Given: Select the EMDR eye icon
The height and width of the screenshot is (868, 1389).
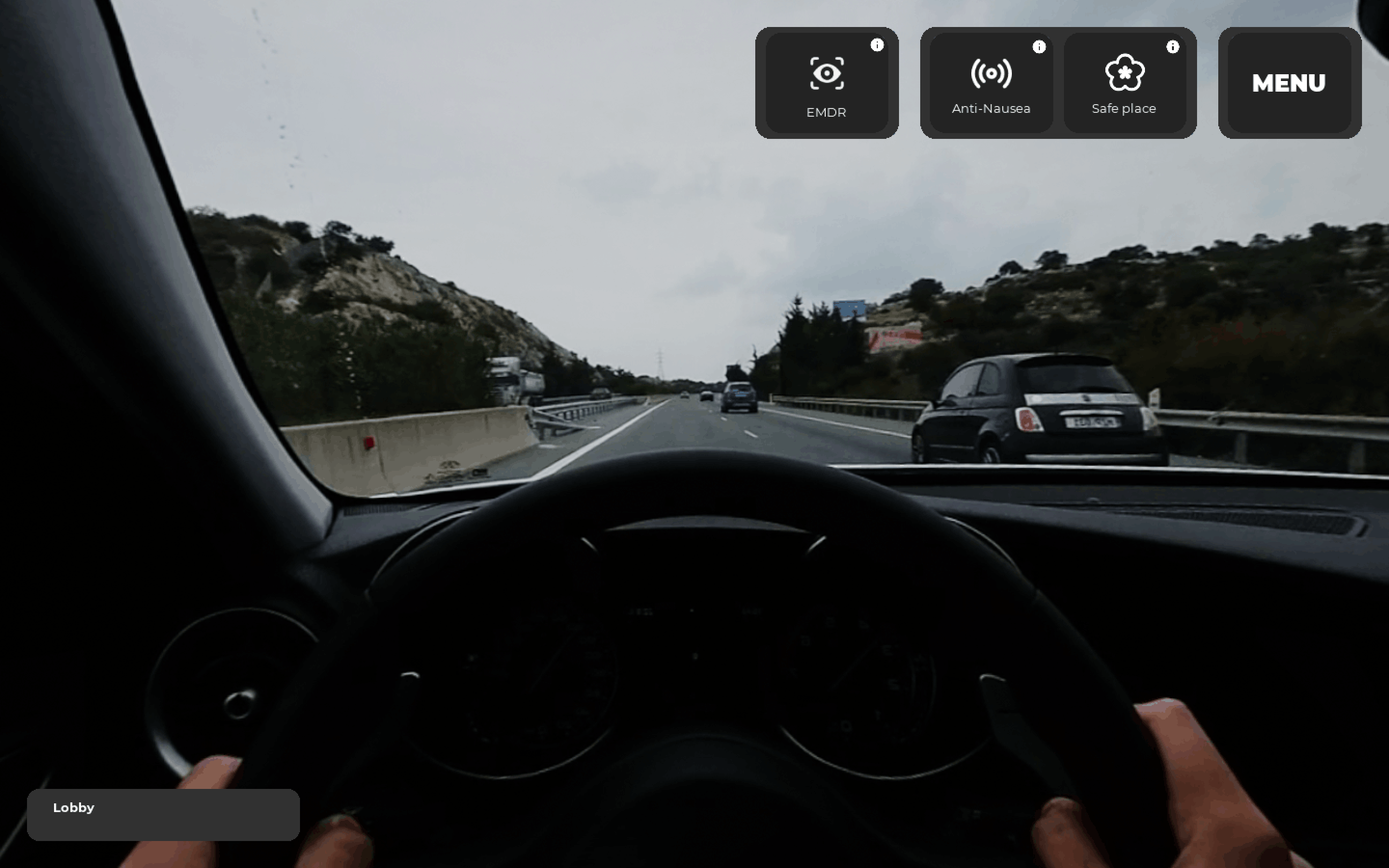Looking at the screenshot, I should tap(827, 73).
